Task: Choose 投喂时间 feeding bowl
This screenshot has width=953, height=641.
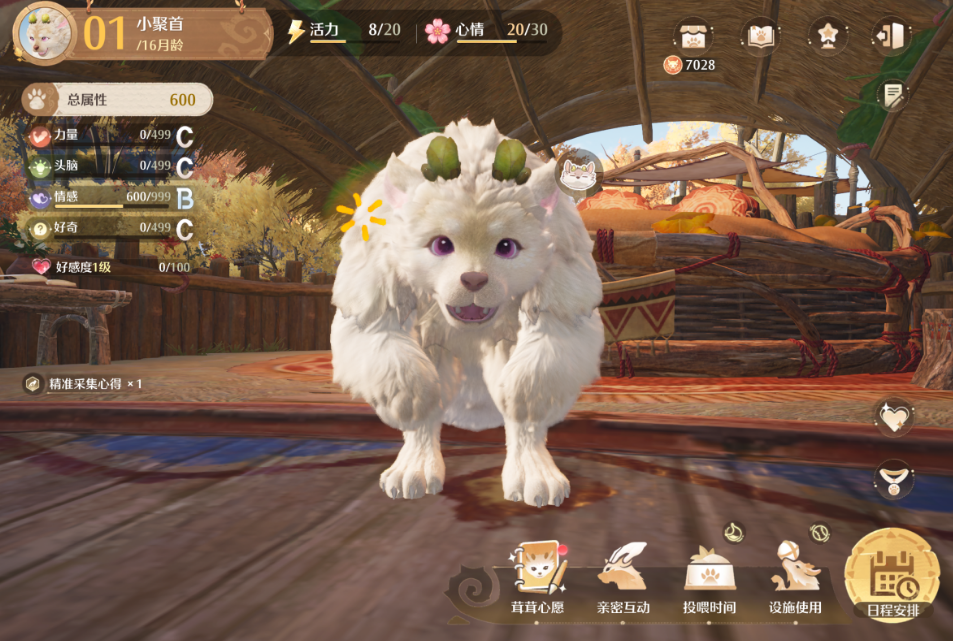Action: pyautogui.click(x=709, y=578)
